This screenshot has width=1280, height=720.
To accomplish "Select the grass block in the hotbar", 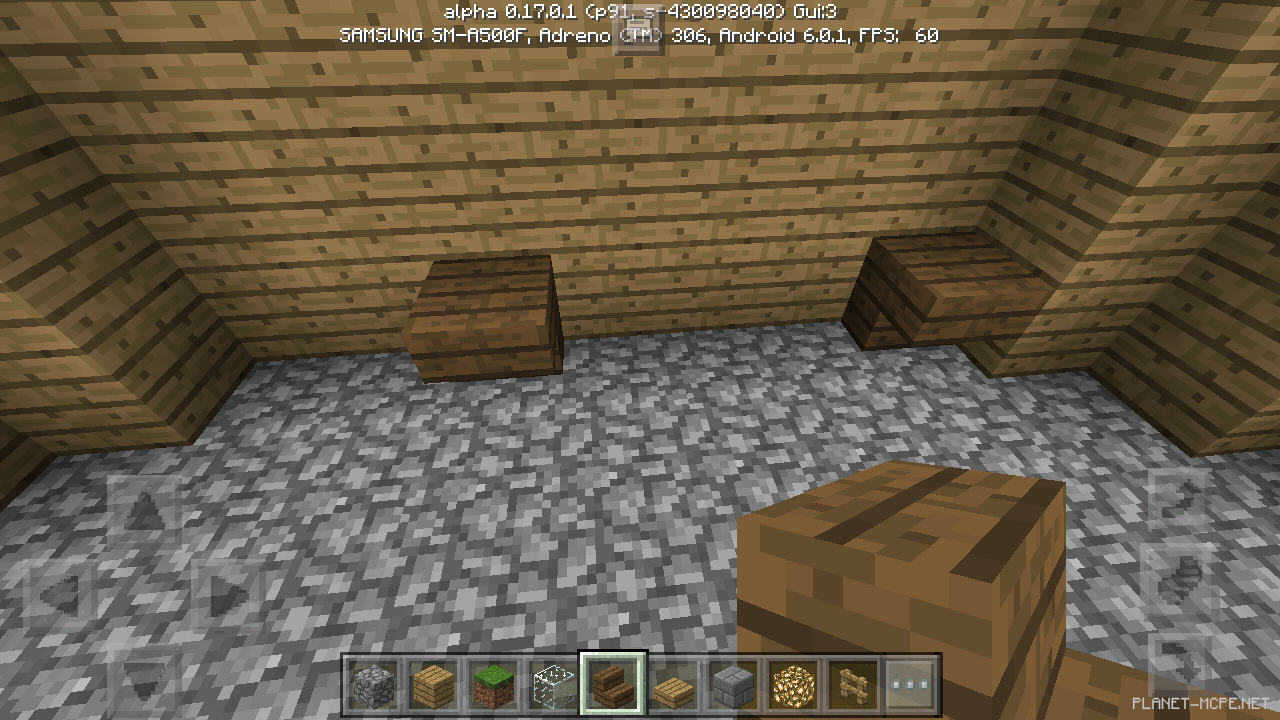I will point(493,687).
